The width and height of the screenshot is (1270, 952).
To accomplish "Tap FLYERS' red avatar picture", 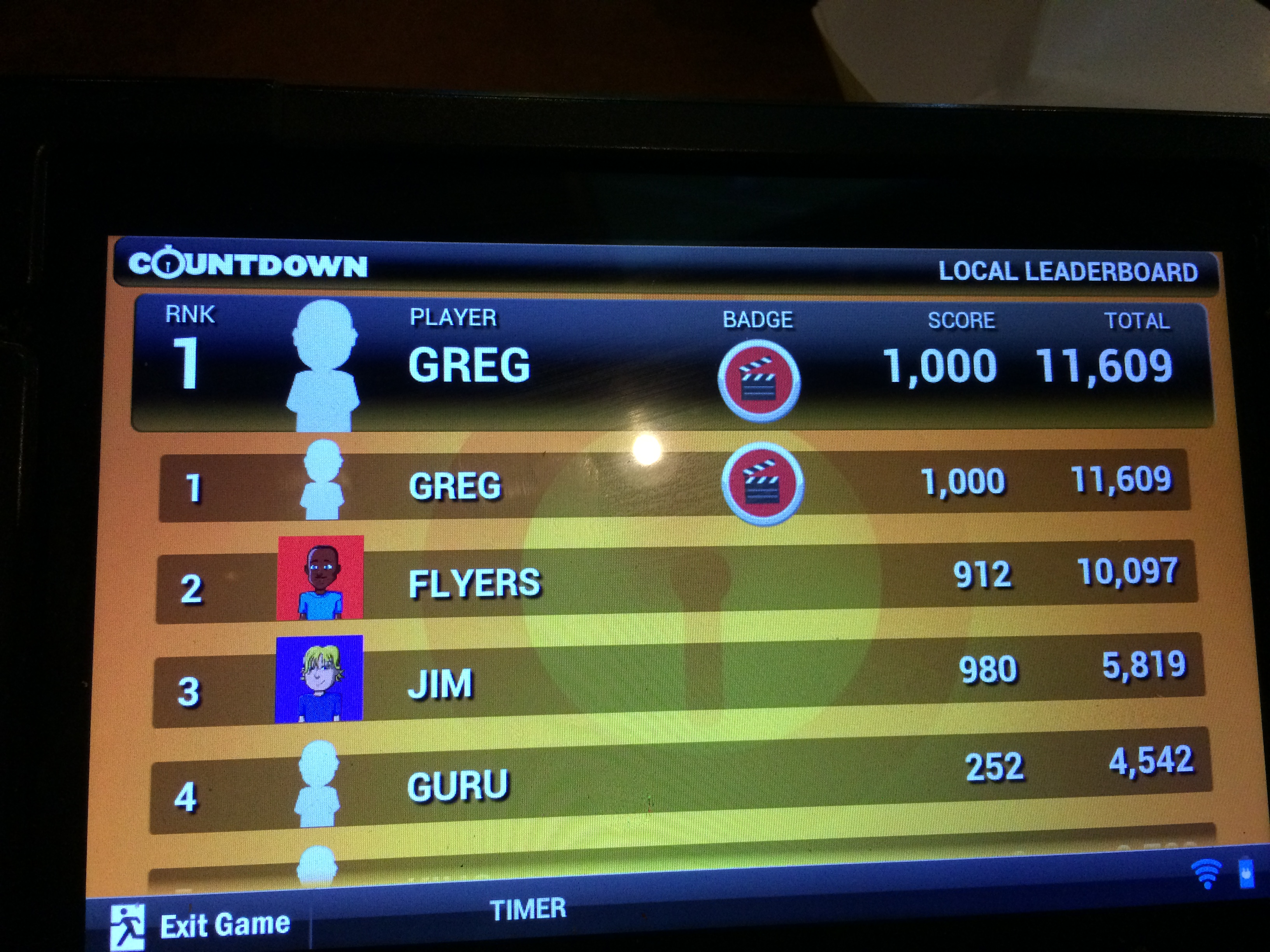I will coord(320,577).
